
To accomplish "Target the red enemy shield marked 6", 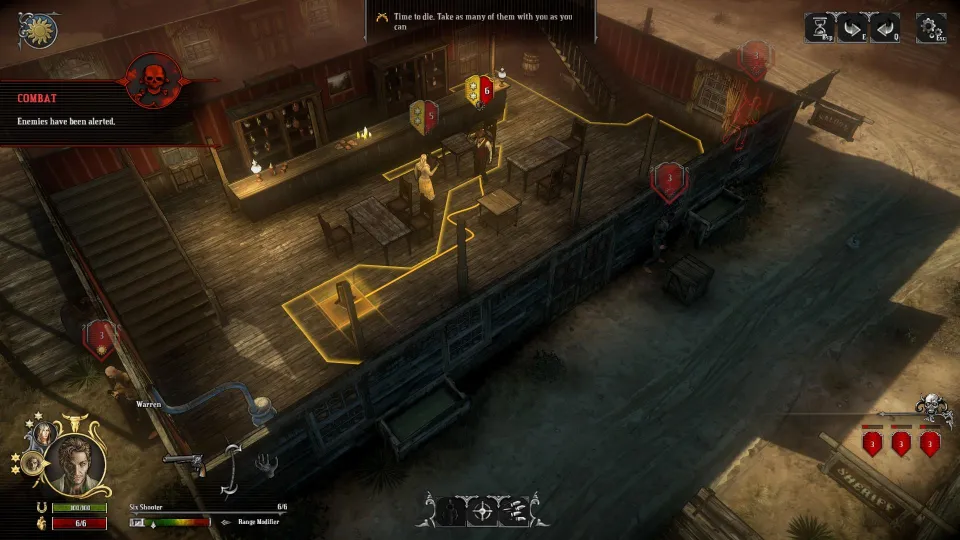I will (484, 91).
